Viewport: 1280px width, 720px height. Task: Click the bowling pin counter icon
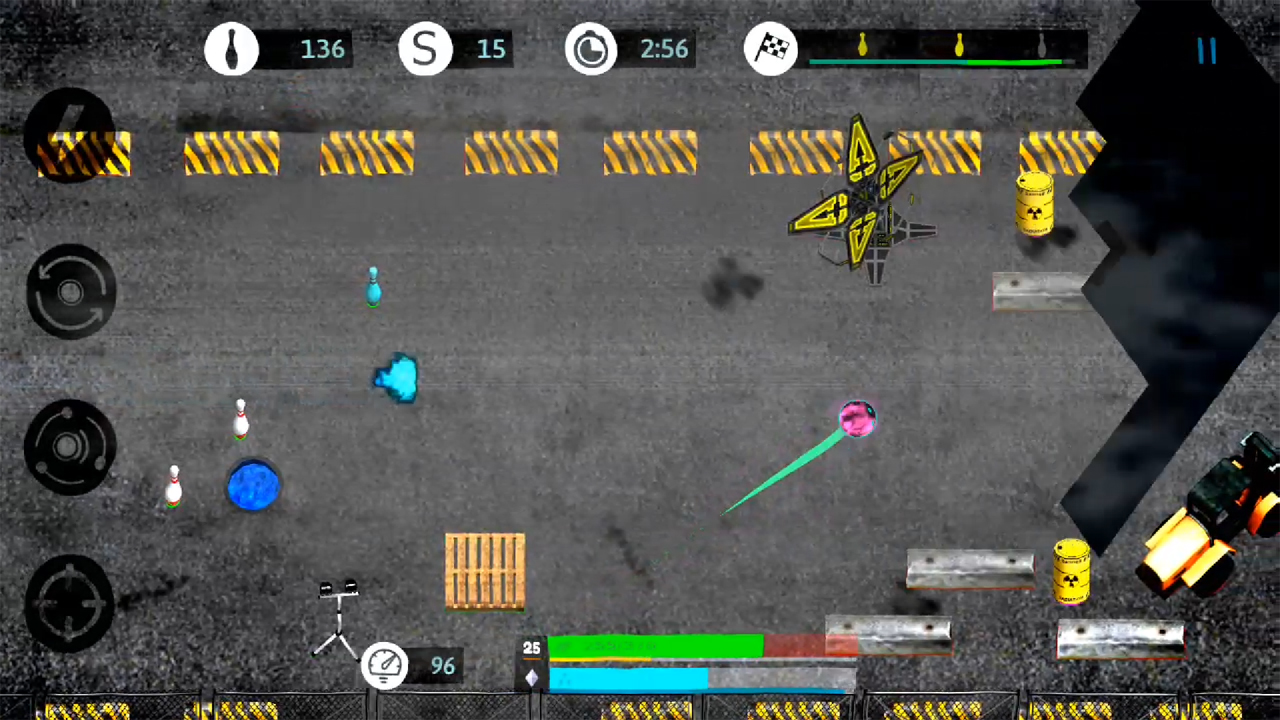point(232,49)
